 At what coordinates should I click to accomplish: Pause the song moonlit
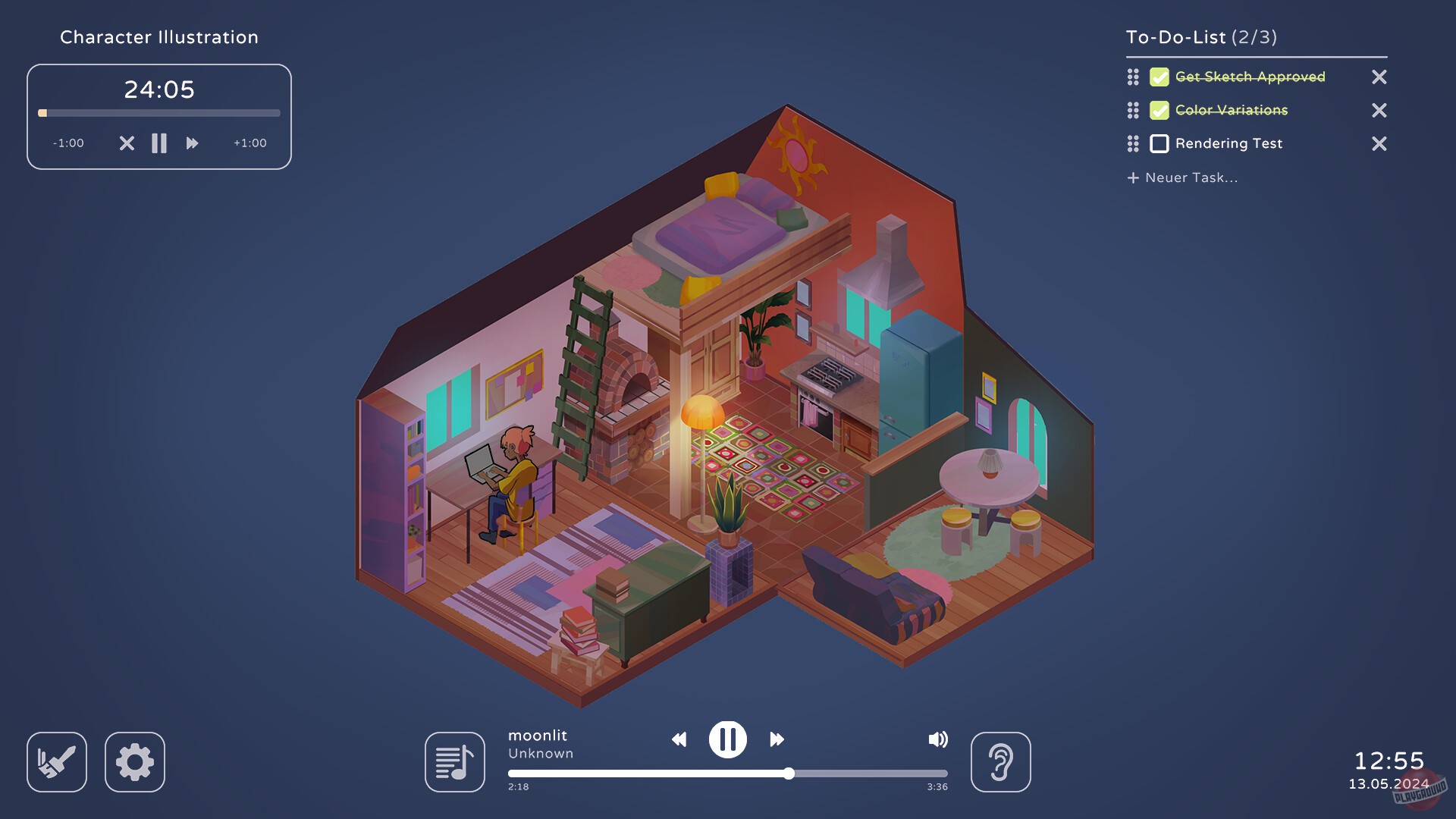click(x=728, y=739)
